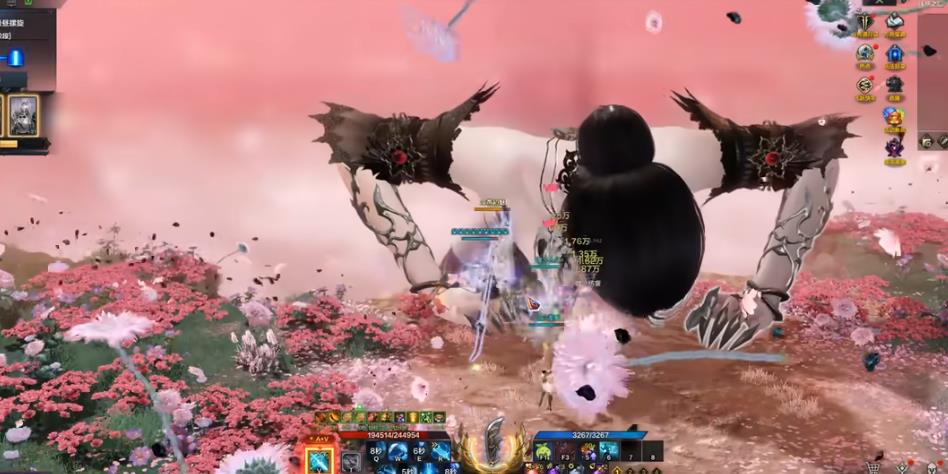Open the round globe icon with red dot

(x=865, y=54)
